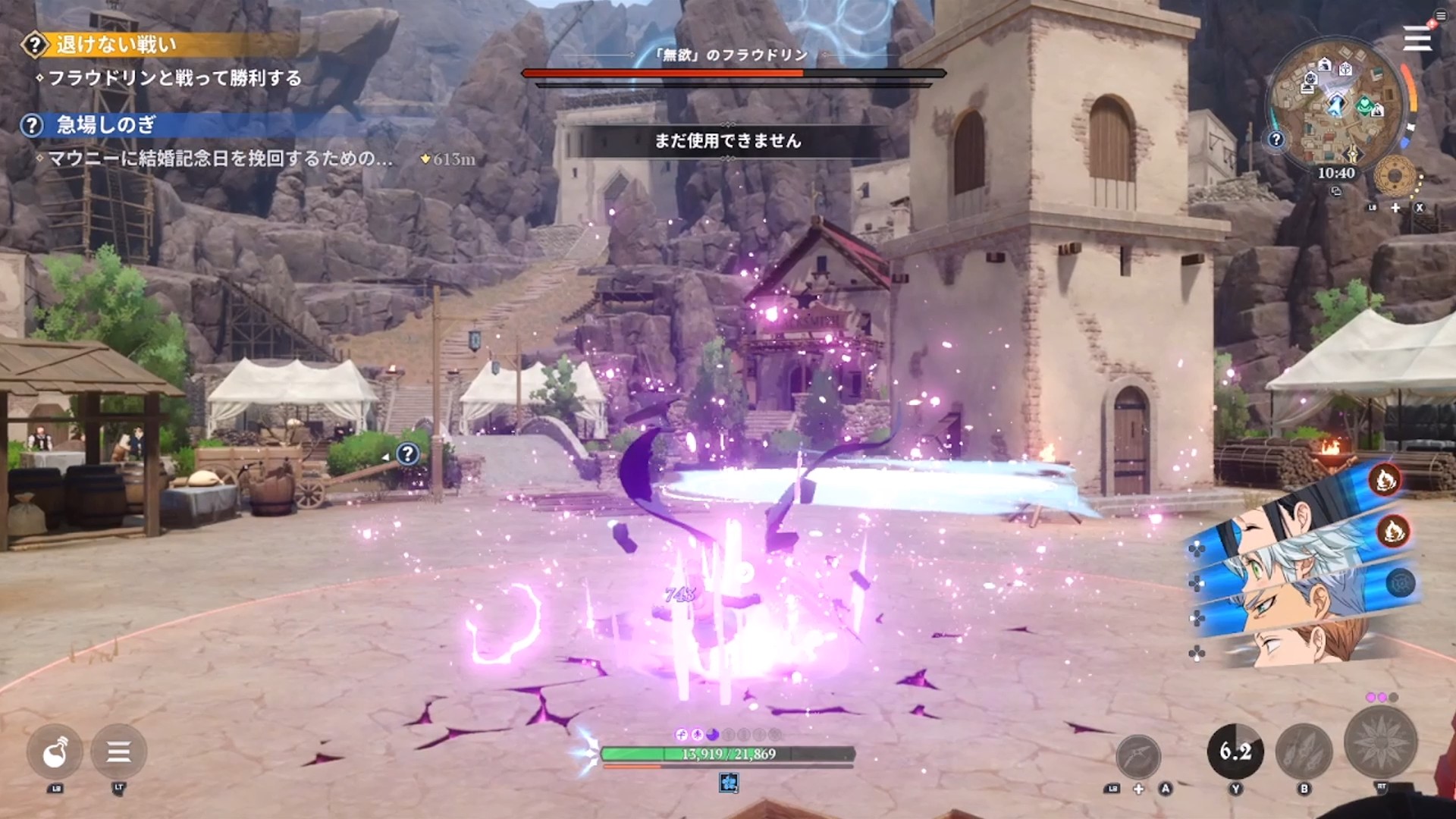Activate the dagger weapon skill icon
This screenshot has width=1456, height=819.
pos(1138,756)
